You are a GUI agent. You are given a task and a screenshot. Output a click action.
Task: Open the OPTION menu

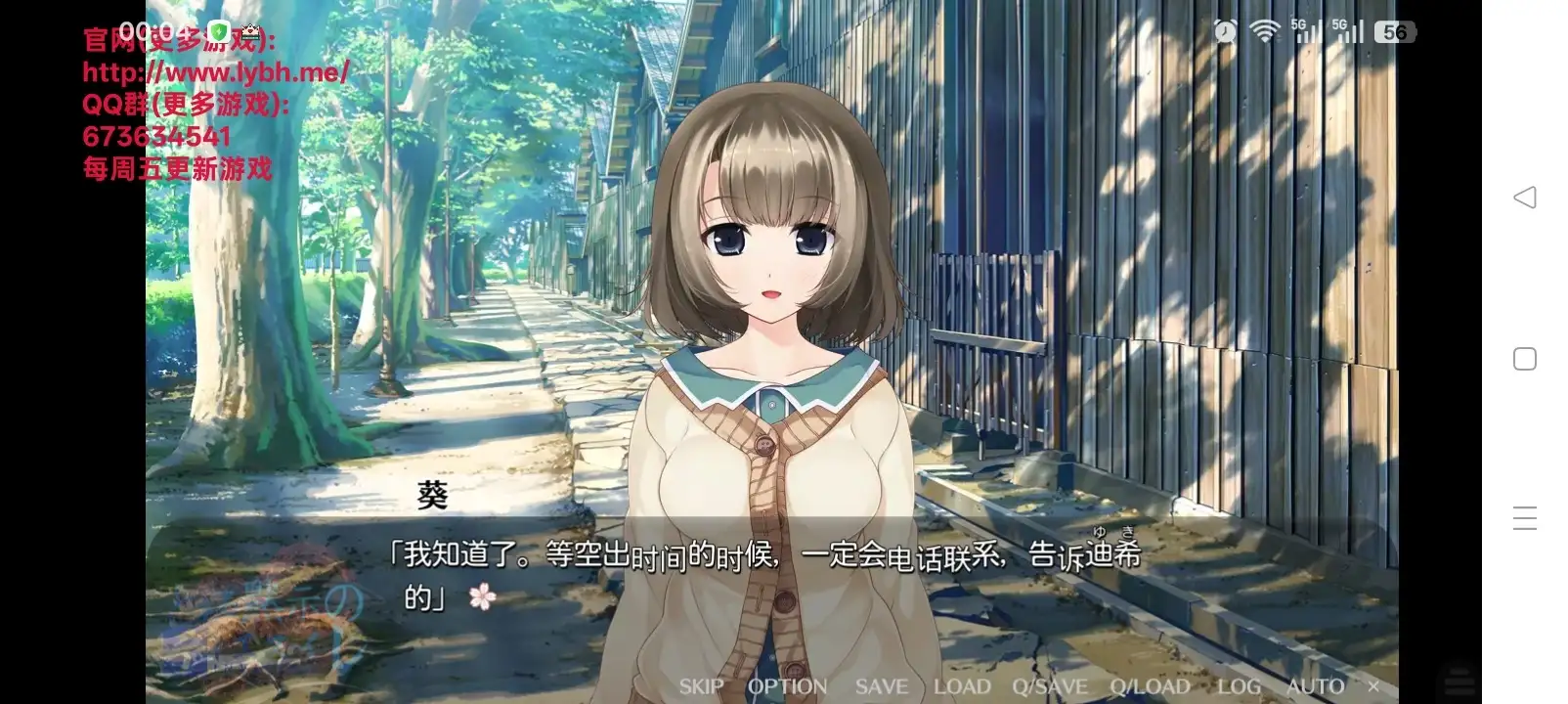point(787,686)
